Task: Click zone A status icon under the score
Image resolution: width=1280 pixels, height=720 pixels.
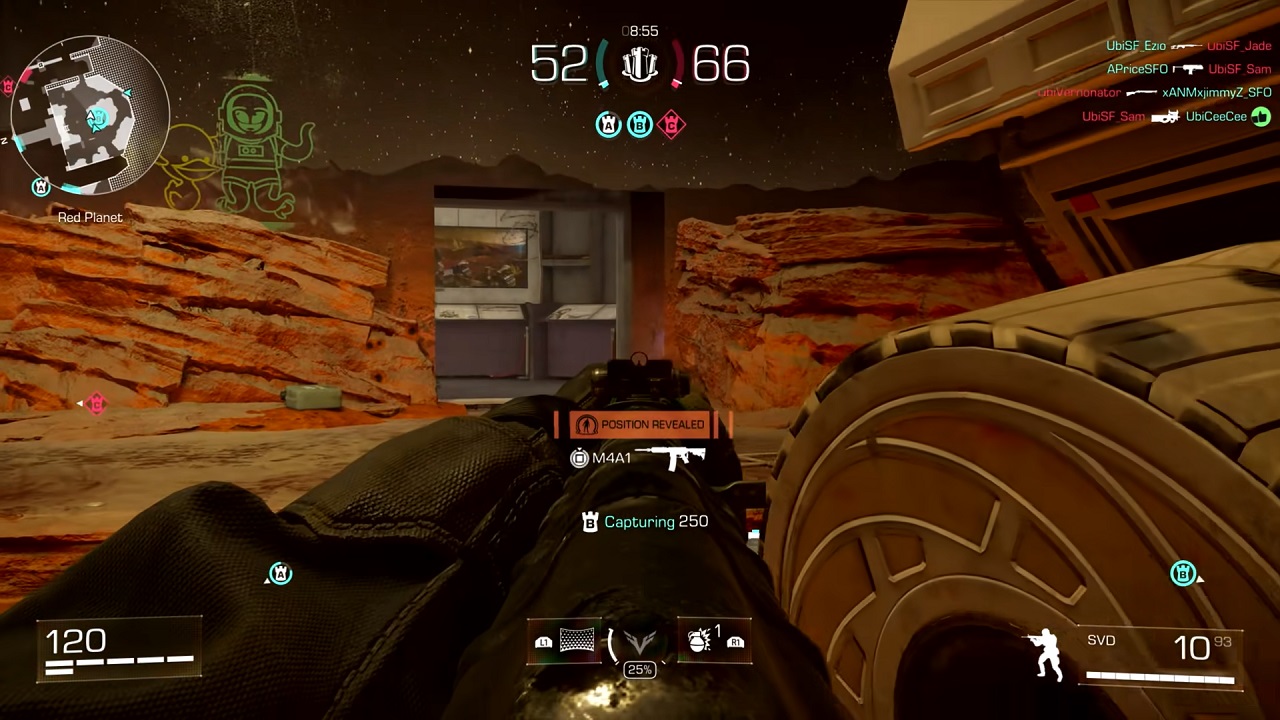Action: click(x=608, y=125)
